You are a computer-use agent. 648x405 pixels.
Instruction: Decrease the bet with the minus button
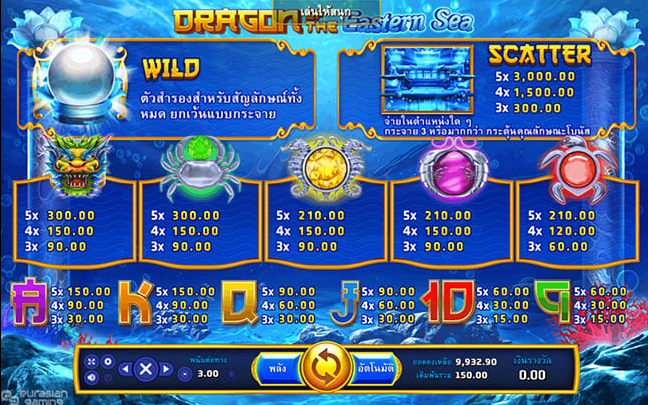click(x=187, y=372)
